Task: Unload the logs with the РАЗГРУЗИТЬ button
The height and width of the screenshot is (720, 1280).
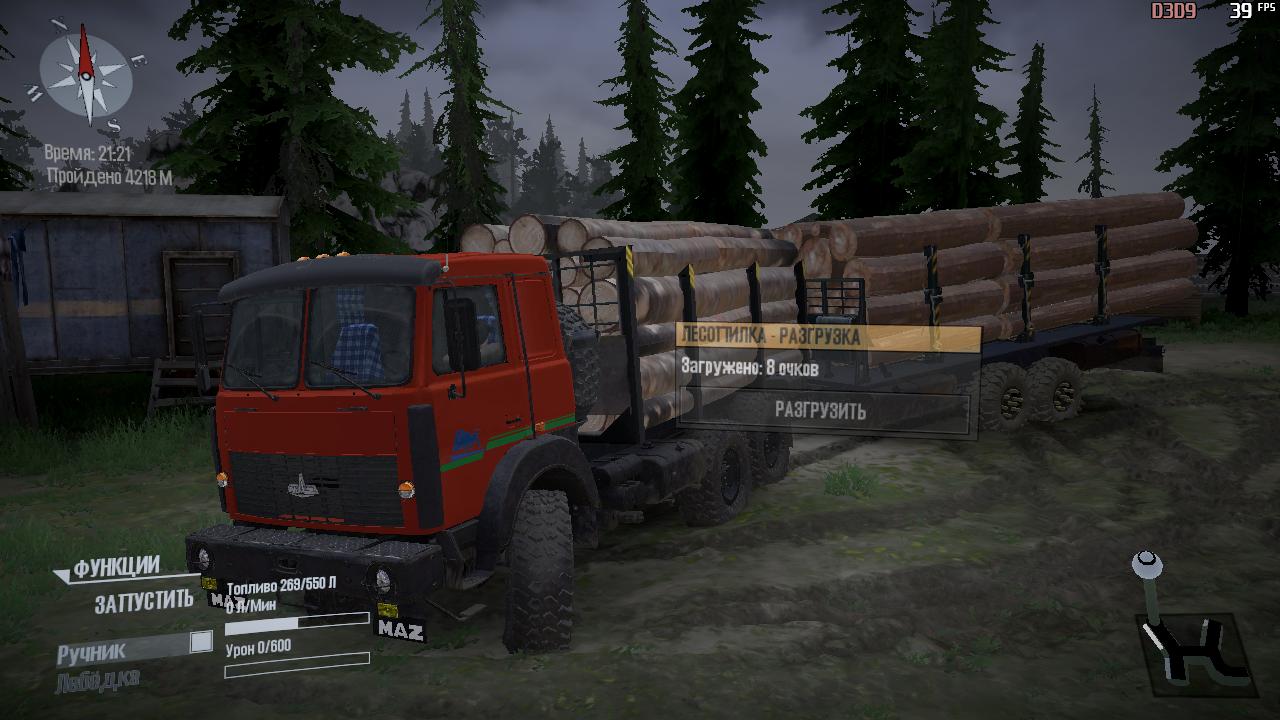Action: (x=821, y=411)
